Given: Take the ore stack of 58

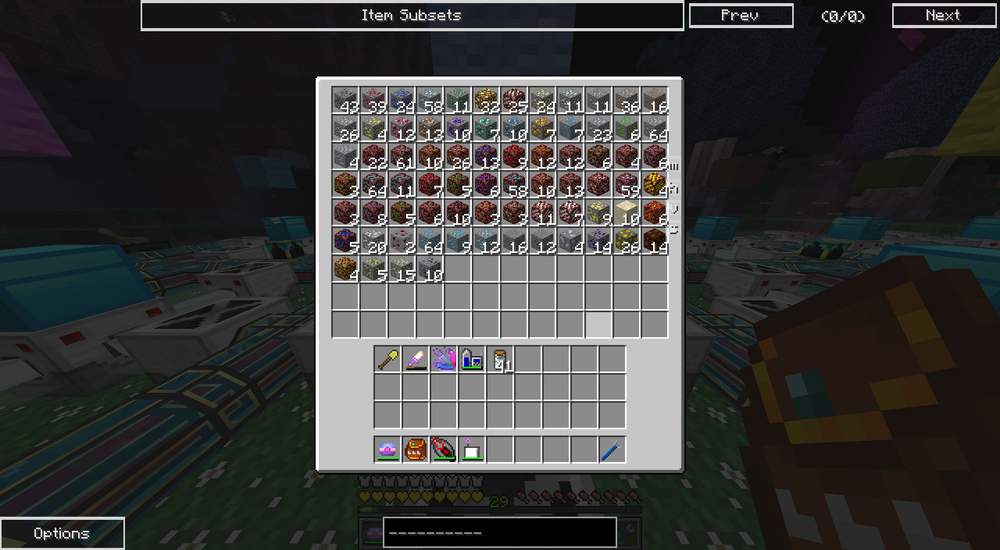Looking at the screenshot, I should click(x=429, y=100).
